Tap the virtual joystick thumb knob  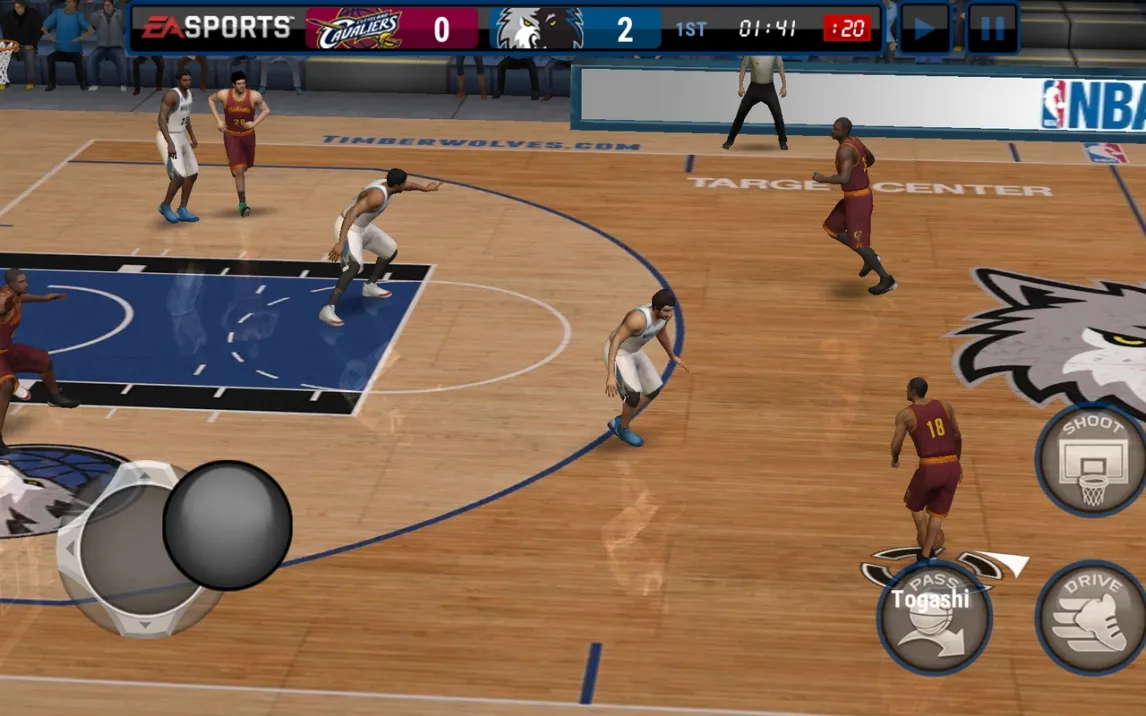pyautogui.click(x=227, y=525)
